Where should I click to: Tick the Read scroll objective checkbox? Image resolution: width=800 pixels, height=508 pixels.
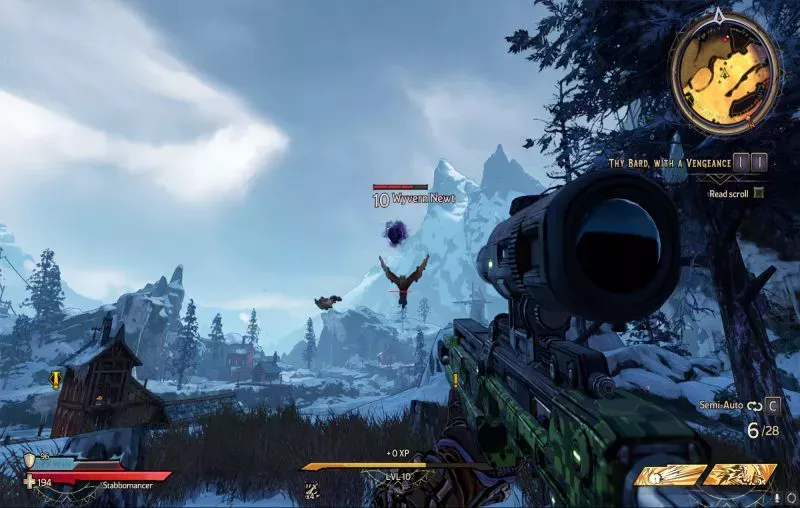click(759, 193)
